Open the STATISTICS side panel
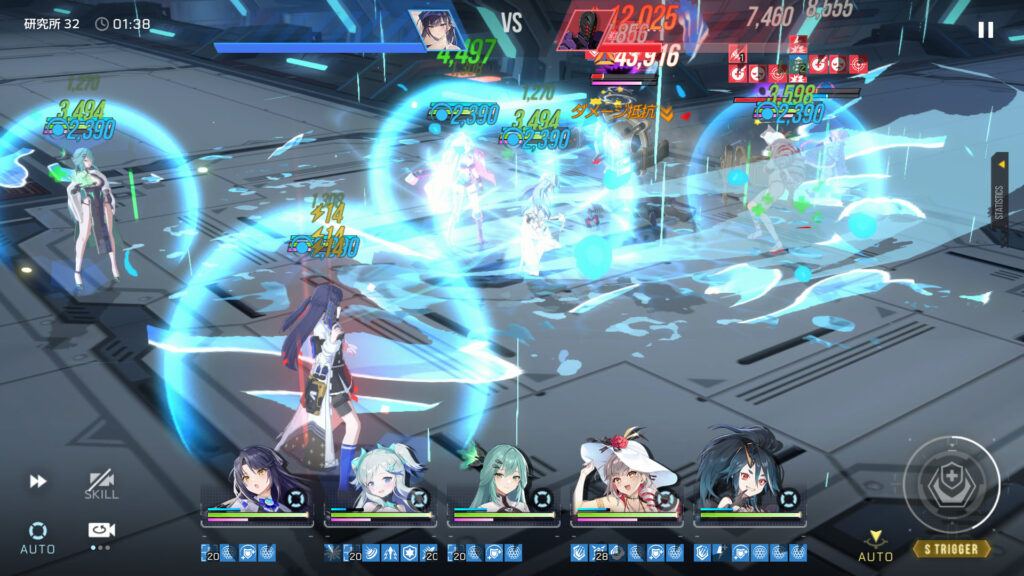 pos(999,198)
